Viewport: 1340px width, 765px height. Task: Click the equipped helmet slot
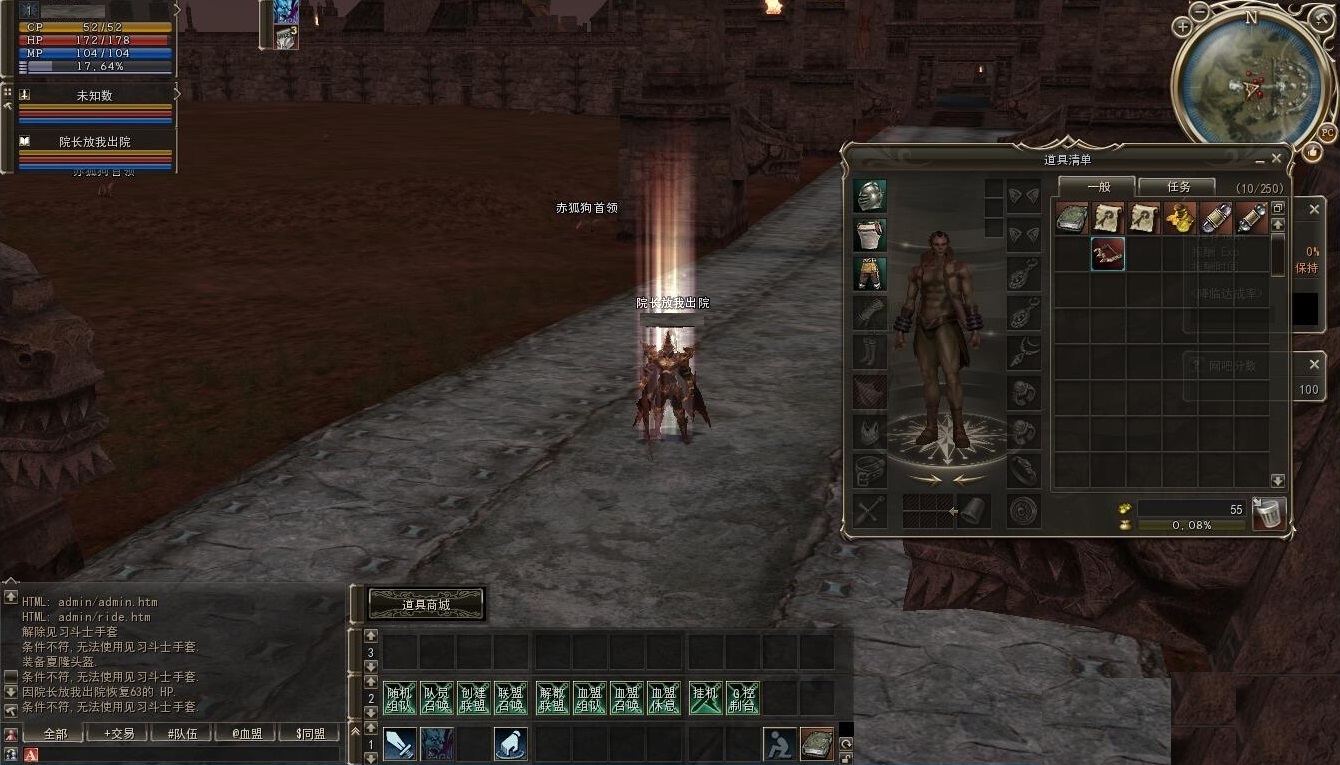(x=870, y=196)
